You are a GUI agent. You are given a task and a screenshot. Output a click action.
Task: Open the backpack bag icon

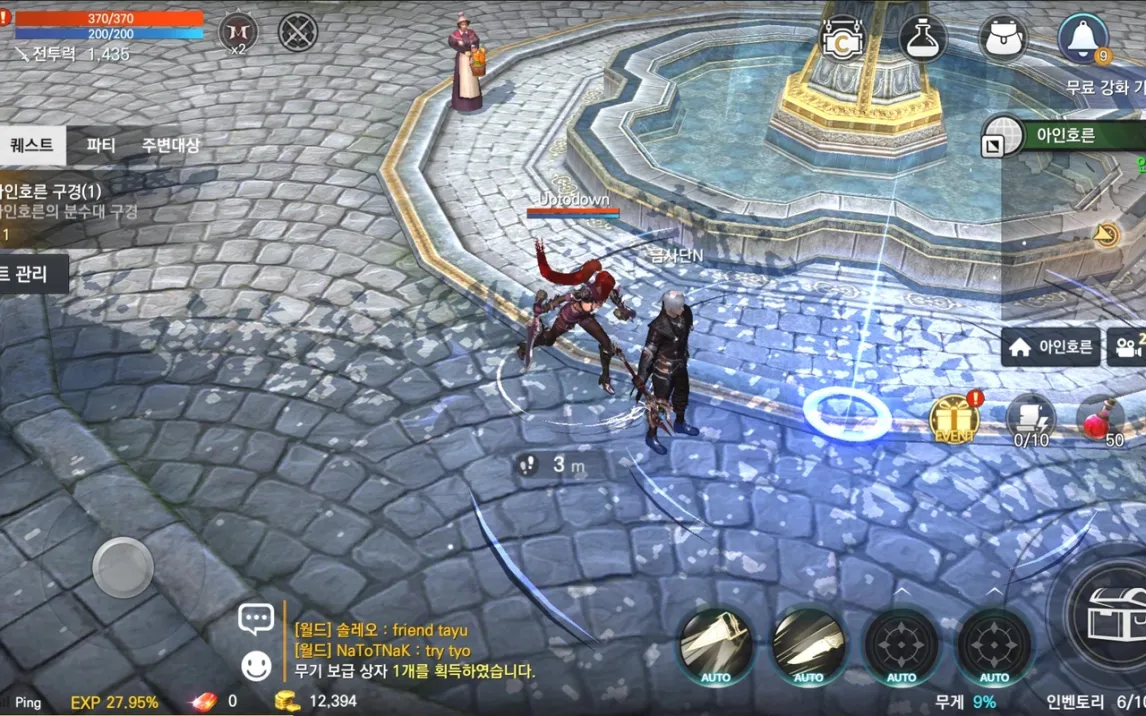coord(1002,38)
